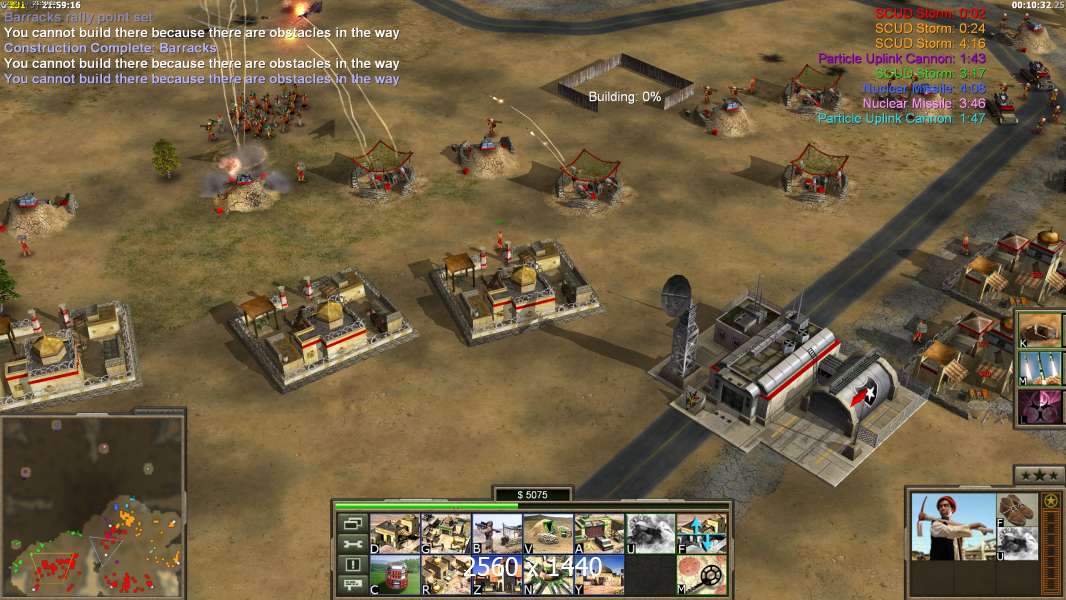Click the wrench button beside the build grid

pos(351,544)
